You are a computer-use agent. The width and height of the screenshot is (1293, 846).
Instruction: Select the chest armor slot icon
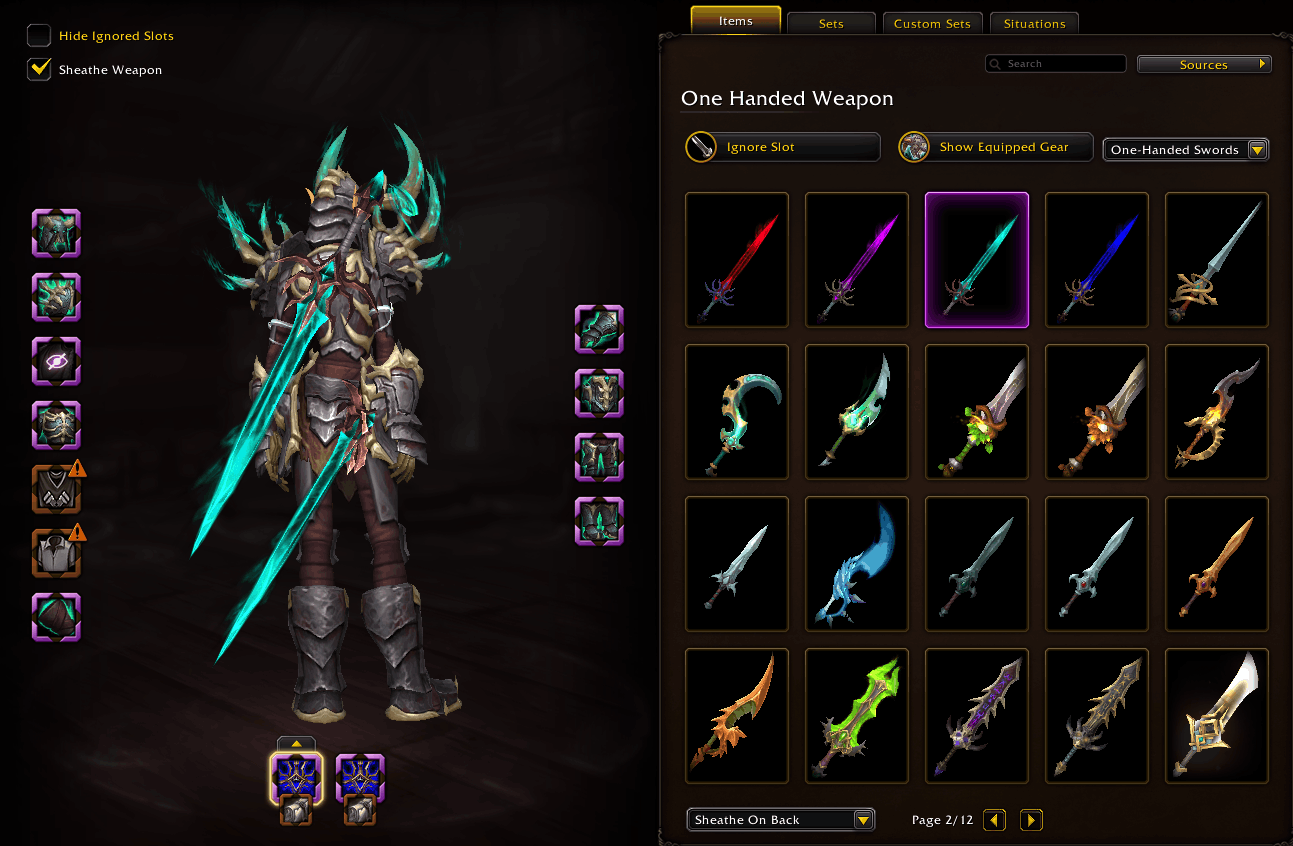56,425
